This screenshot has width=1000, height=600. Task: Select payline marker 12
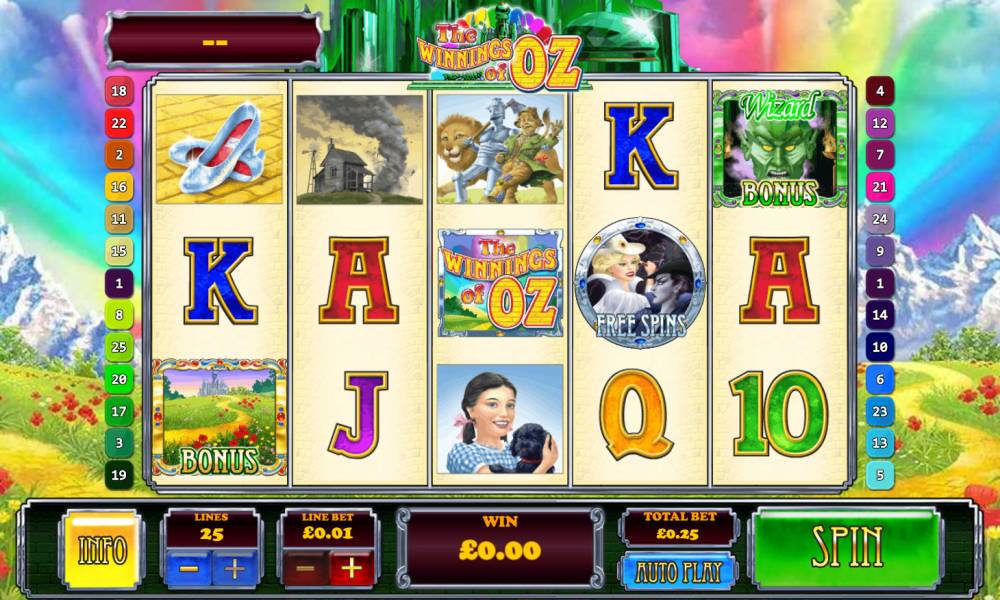[880, 123]
